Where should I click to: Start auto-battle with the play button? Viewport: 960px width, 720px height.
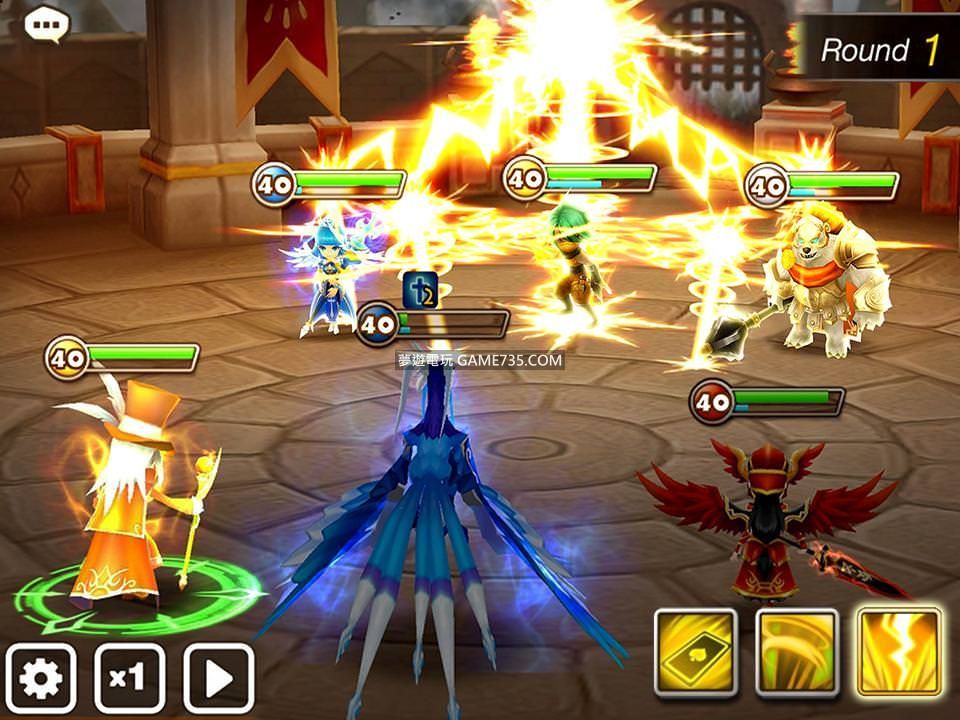pyautogui.click(x=218, y=679)
